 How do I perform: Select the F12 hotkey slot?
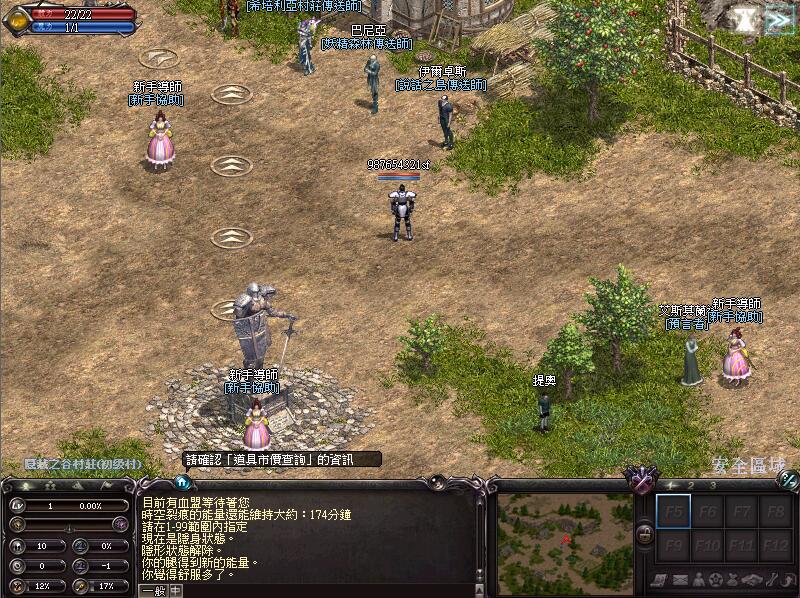point(774,546)
